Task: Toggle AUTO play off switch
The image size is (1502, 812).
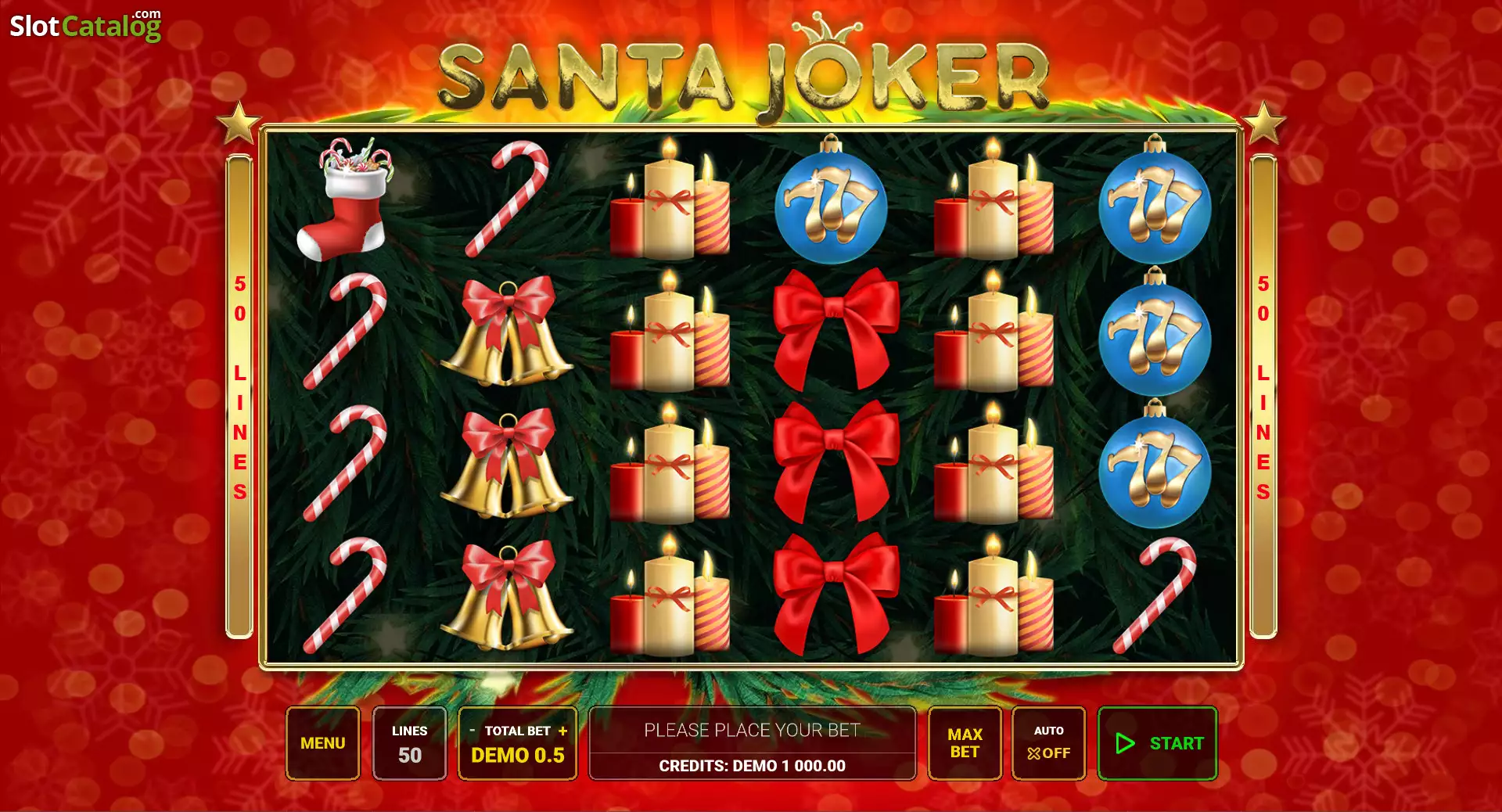Action: click(1048, 743)
